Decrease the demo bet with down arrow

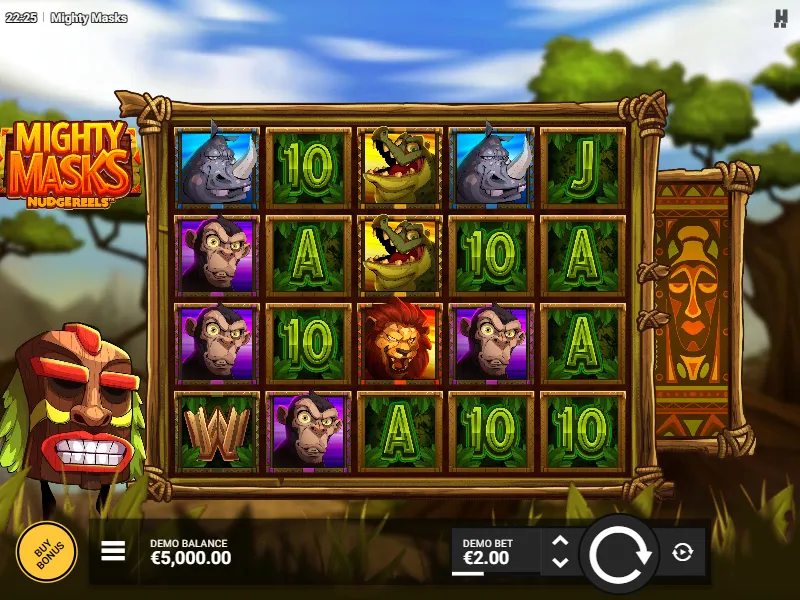[560, 563]
